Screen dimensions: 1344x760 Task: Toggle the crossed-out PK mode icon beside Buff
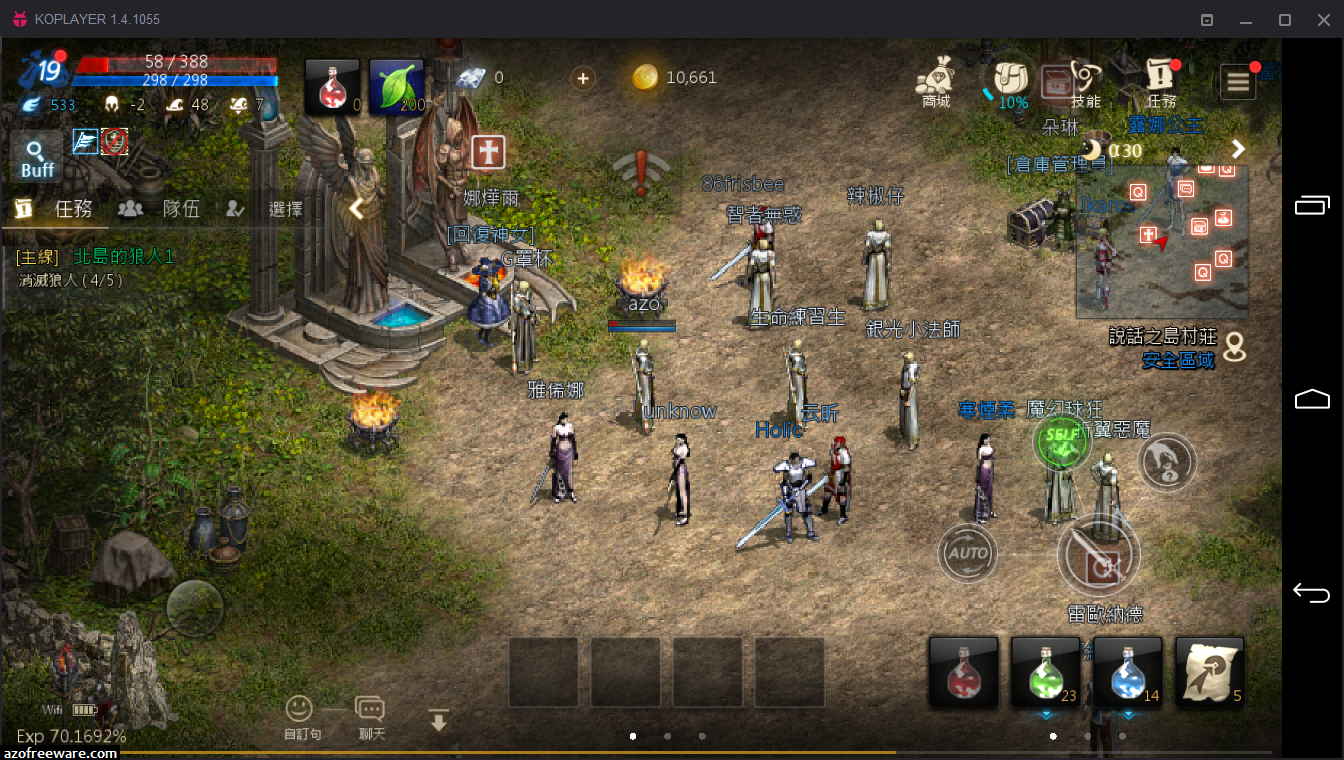(115, 142)
